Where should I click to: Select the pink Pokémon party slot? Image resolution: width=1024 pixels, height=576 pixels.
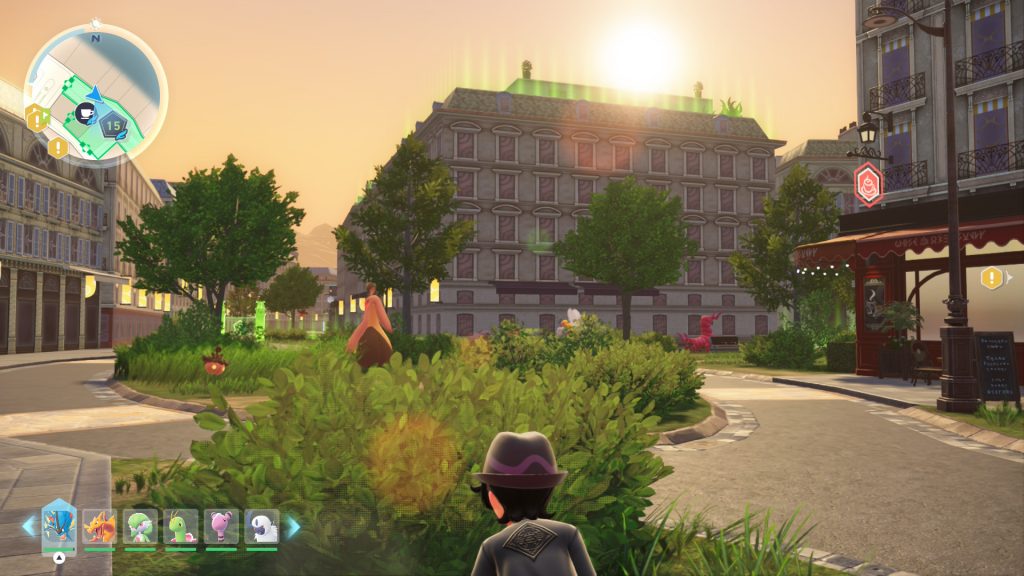pos(221,526)
